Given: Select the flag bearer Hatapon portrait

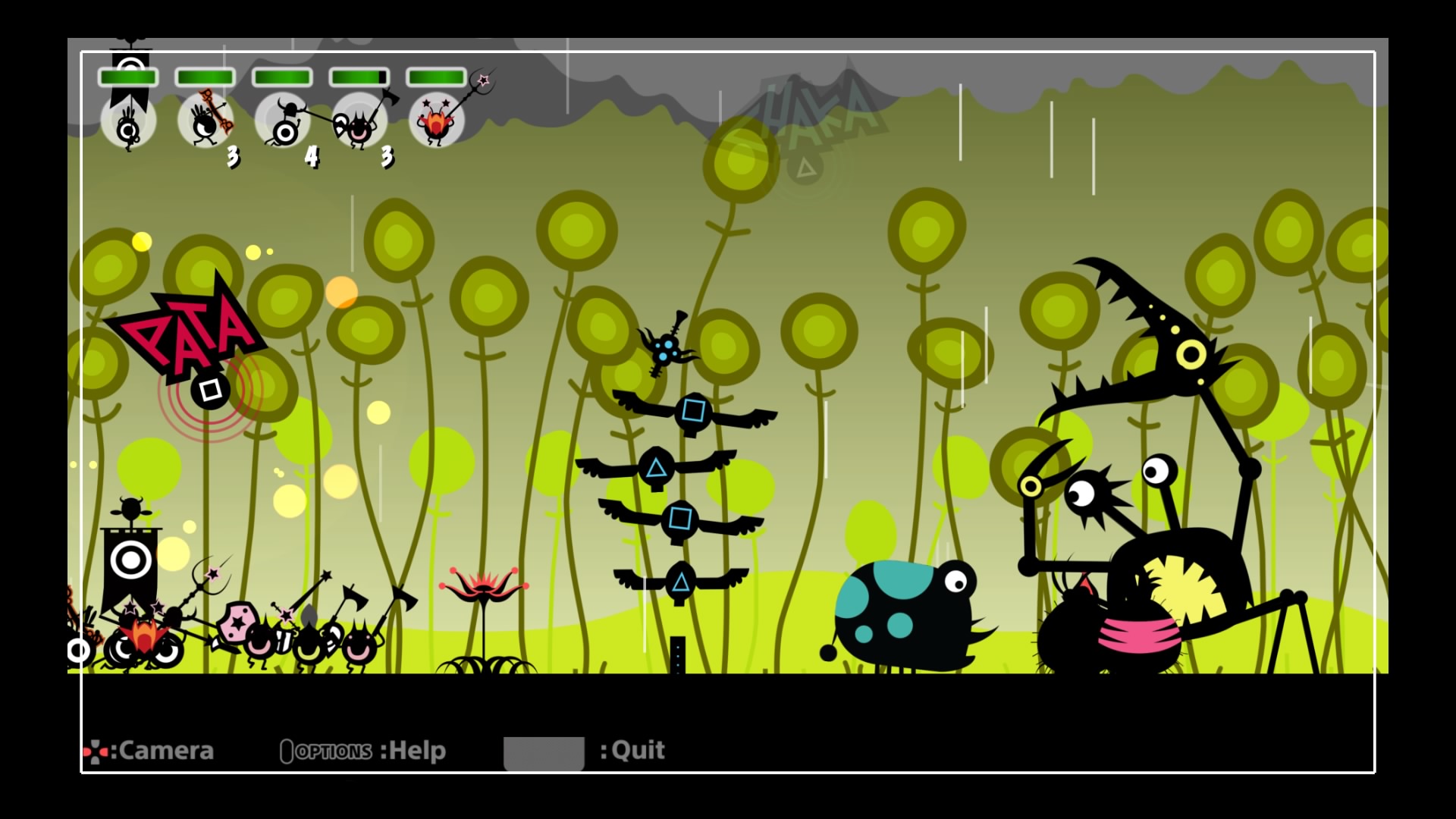Looking at the screenshot, I should [x=129, y=124].
